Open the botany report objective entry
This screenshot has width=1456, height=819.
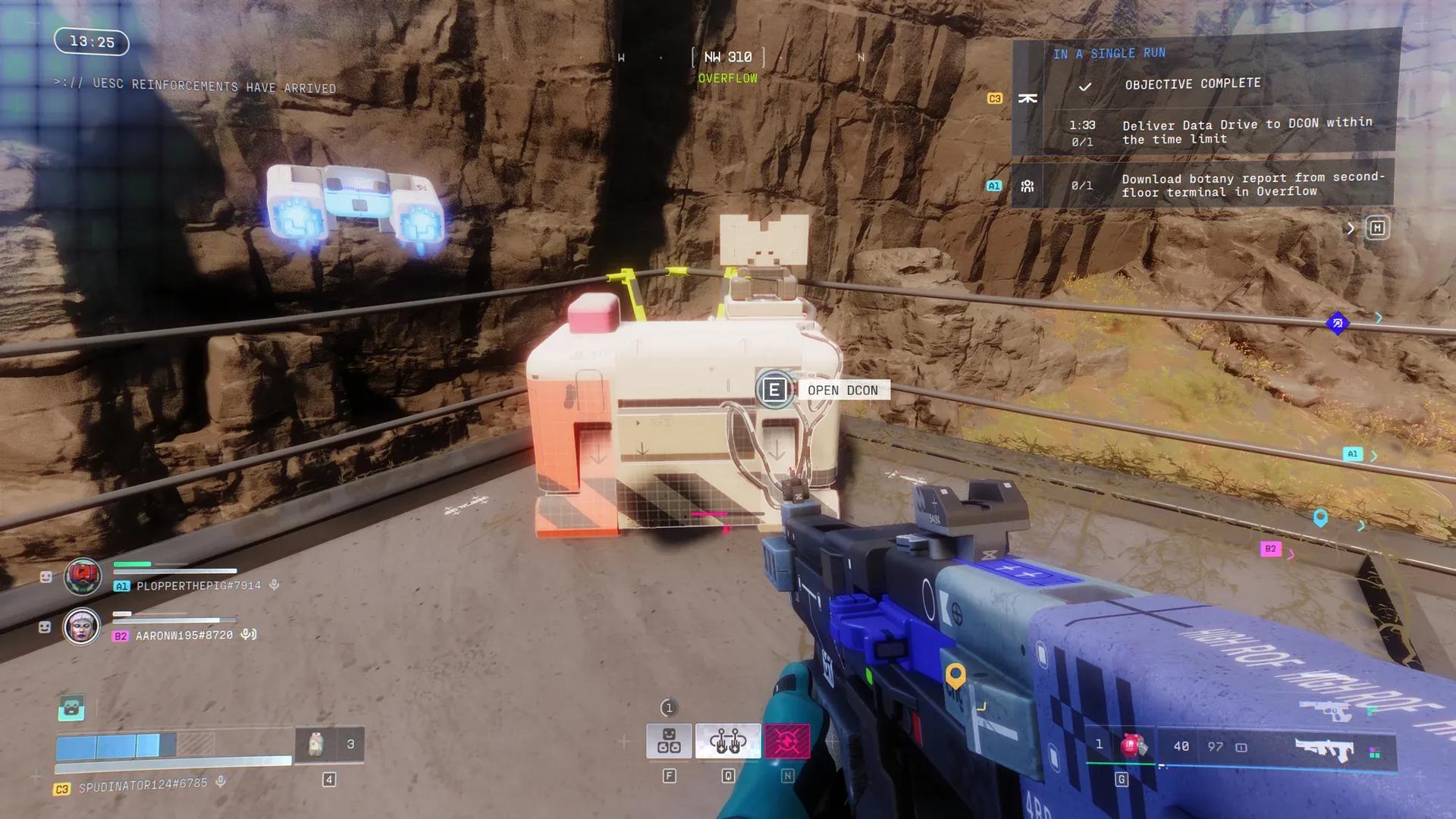[1251, 185]
